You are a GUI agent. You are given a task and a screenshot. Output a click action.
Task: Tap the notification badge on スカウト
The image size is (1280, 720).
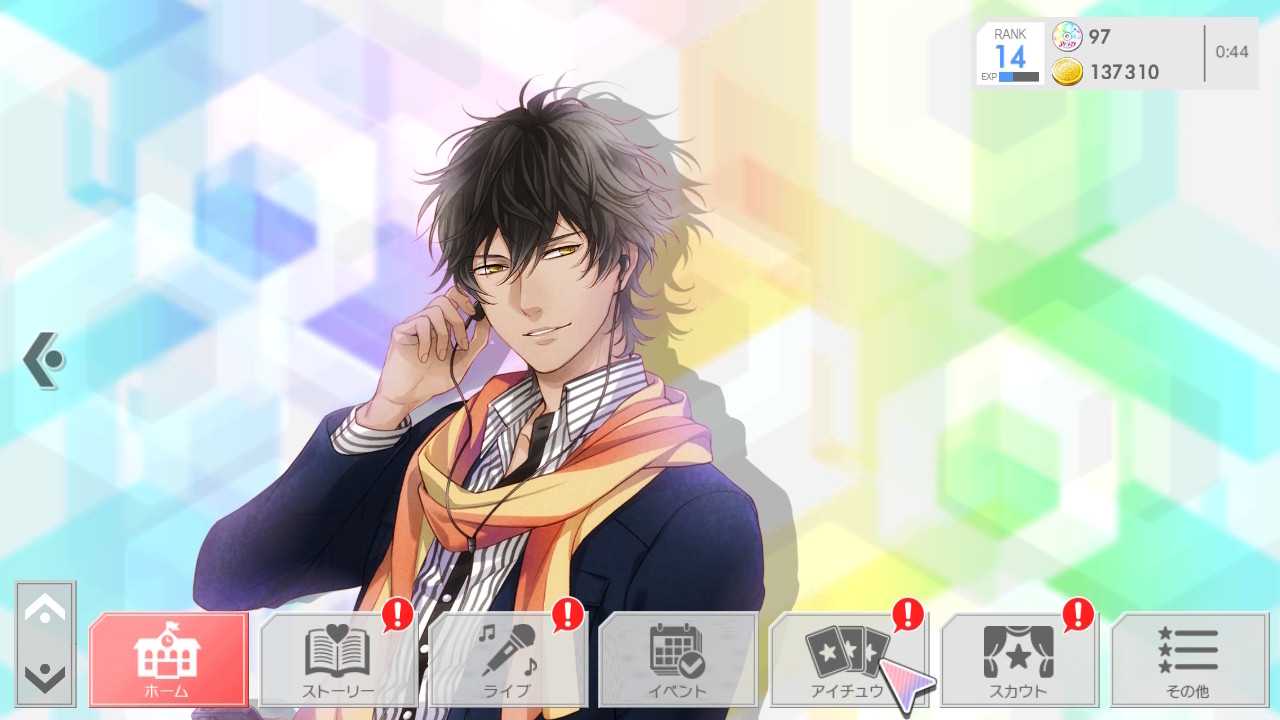click(1077, 617)
